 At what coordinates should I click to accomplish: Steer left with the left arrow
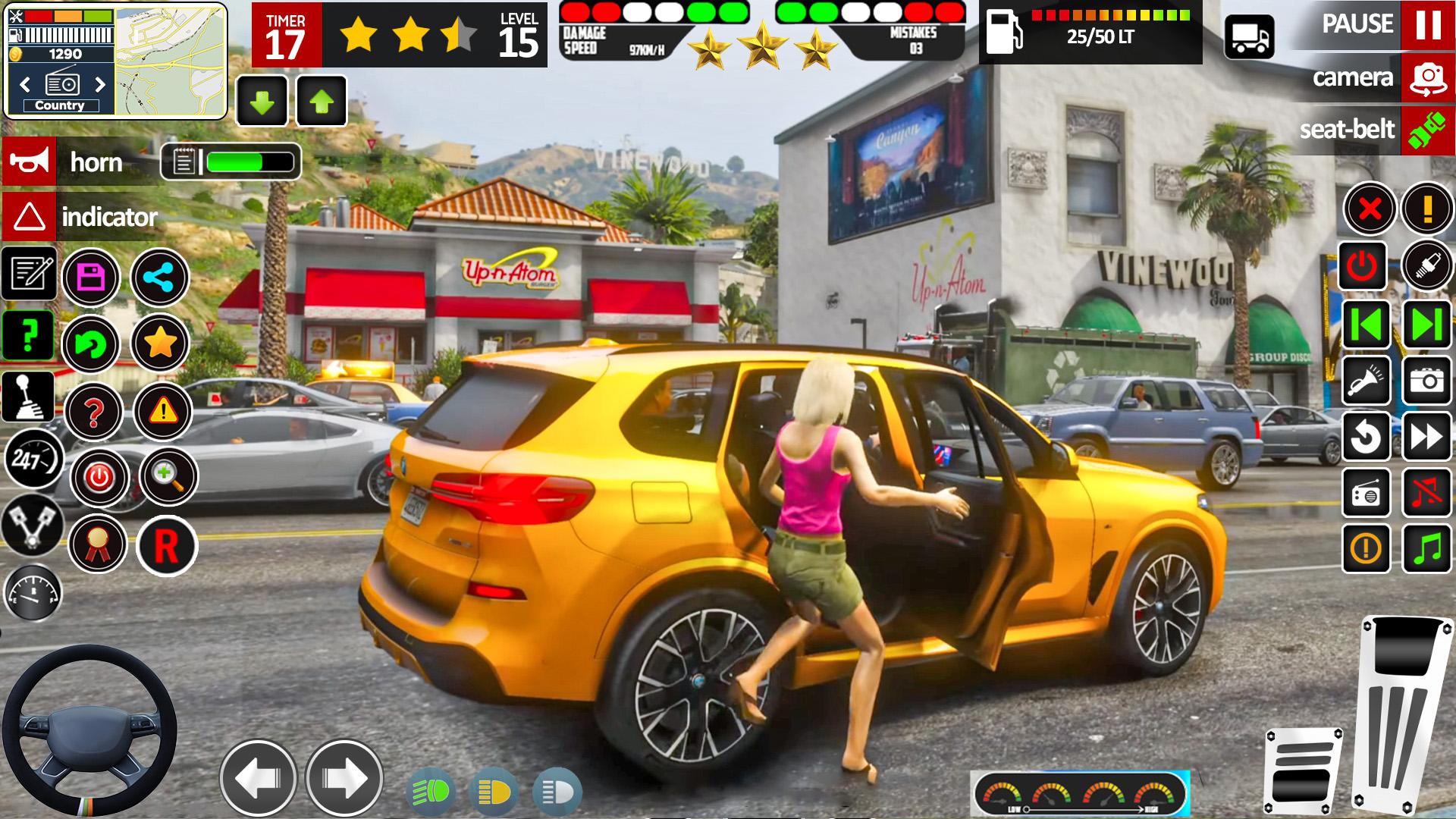(x=258, y=778)
